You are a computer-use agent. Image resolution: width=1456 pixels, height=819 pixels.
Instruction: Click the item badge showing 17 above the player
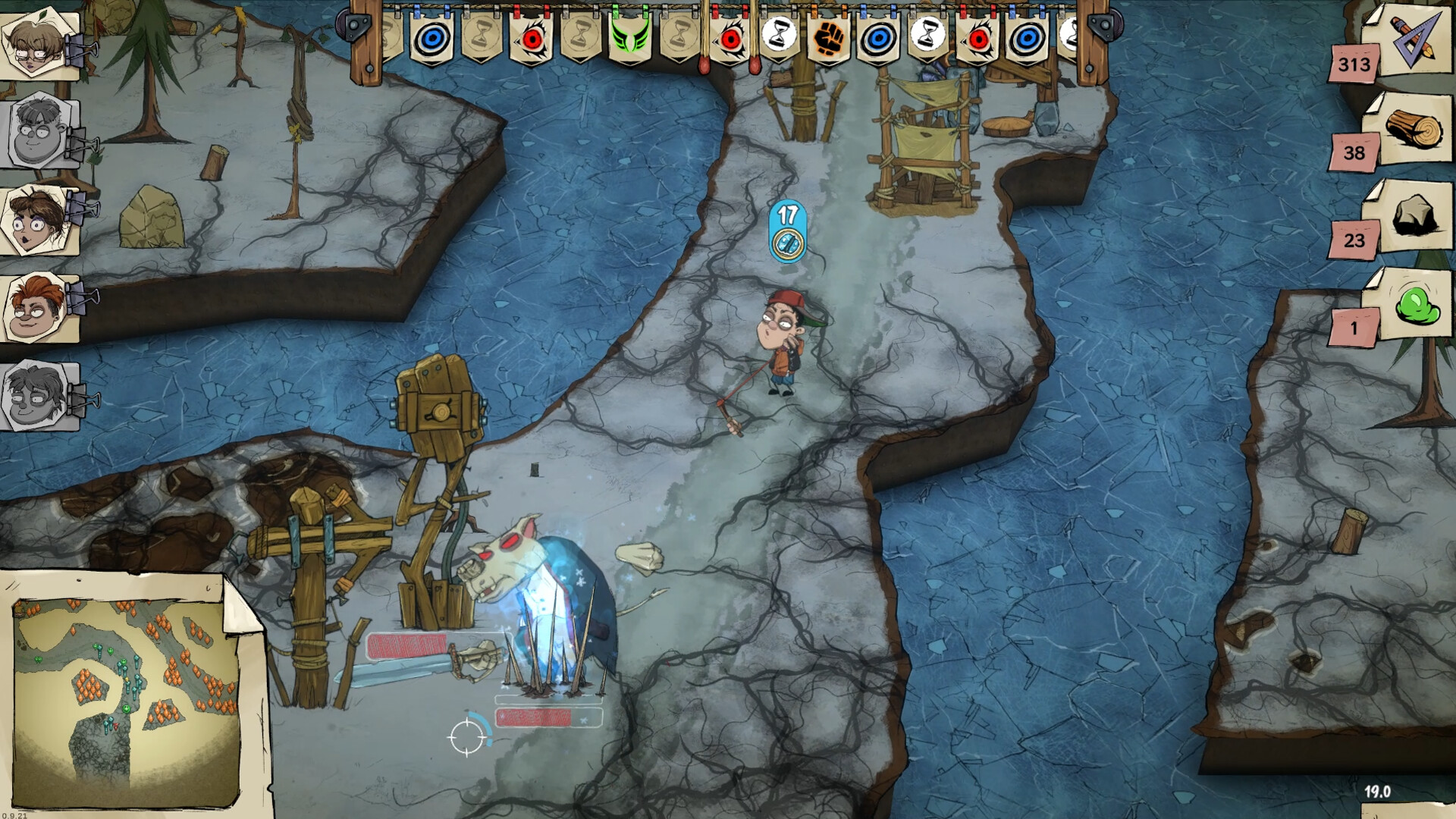point(786,231)
